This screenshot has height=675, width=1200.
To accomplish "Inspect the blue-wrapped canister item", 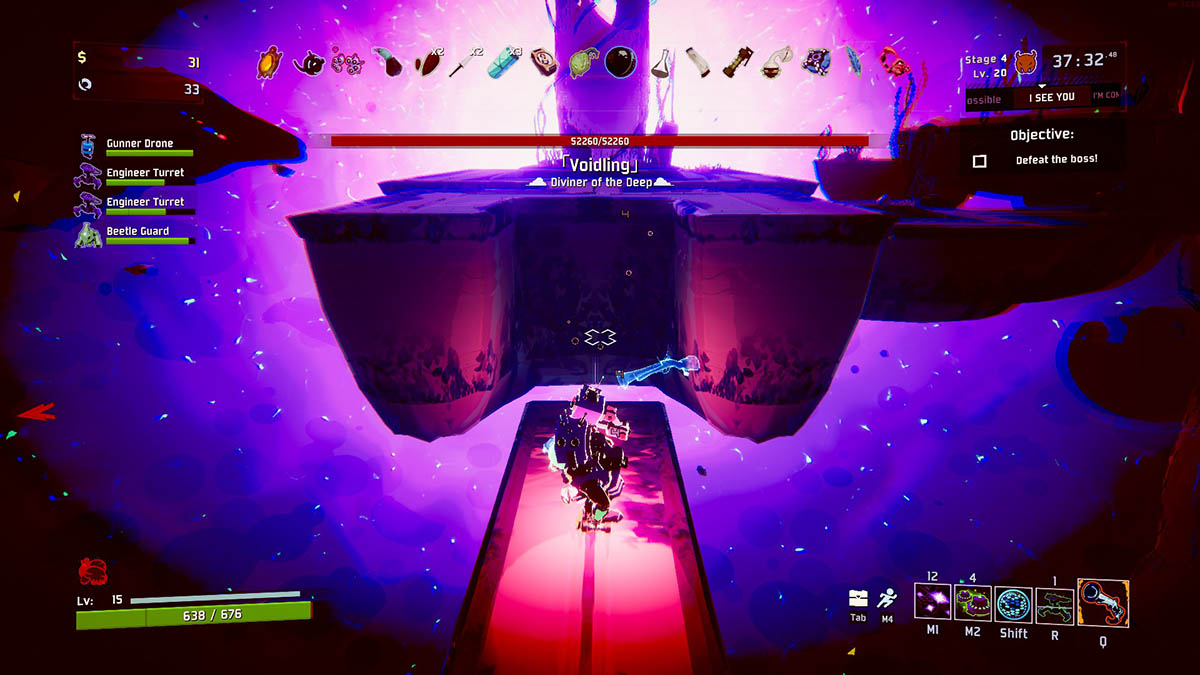I will click(x=502, y=64).
